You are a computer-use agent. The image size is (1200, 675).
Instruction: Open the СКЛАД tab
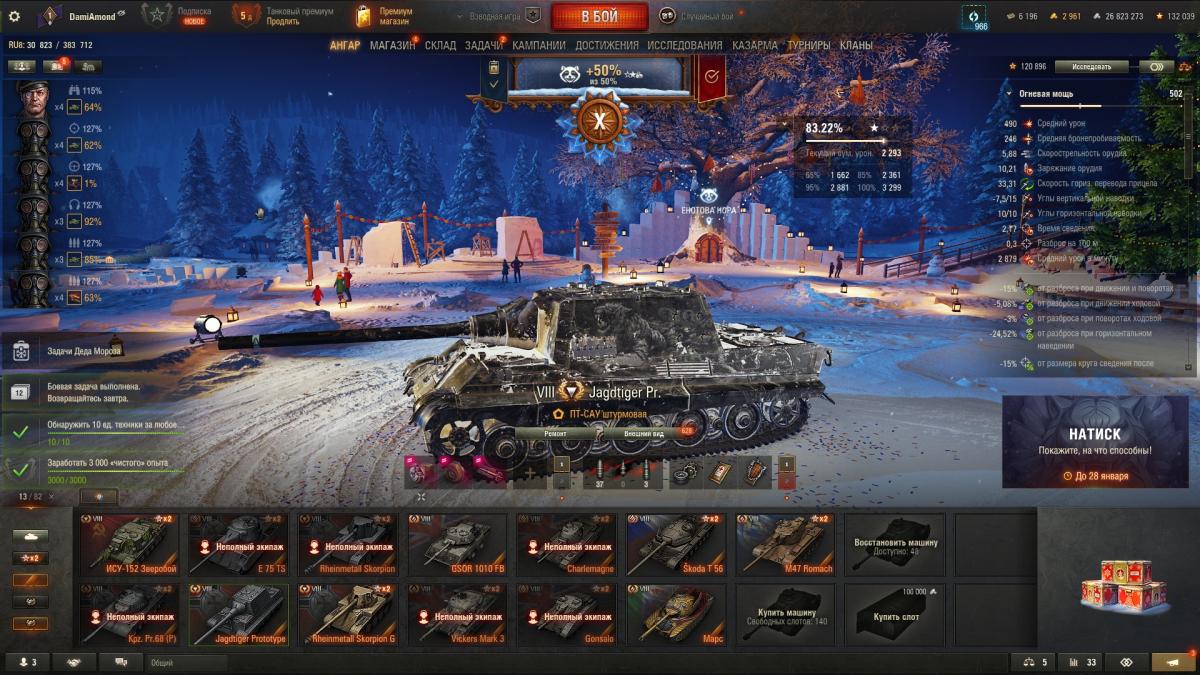tap(440, 45)
